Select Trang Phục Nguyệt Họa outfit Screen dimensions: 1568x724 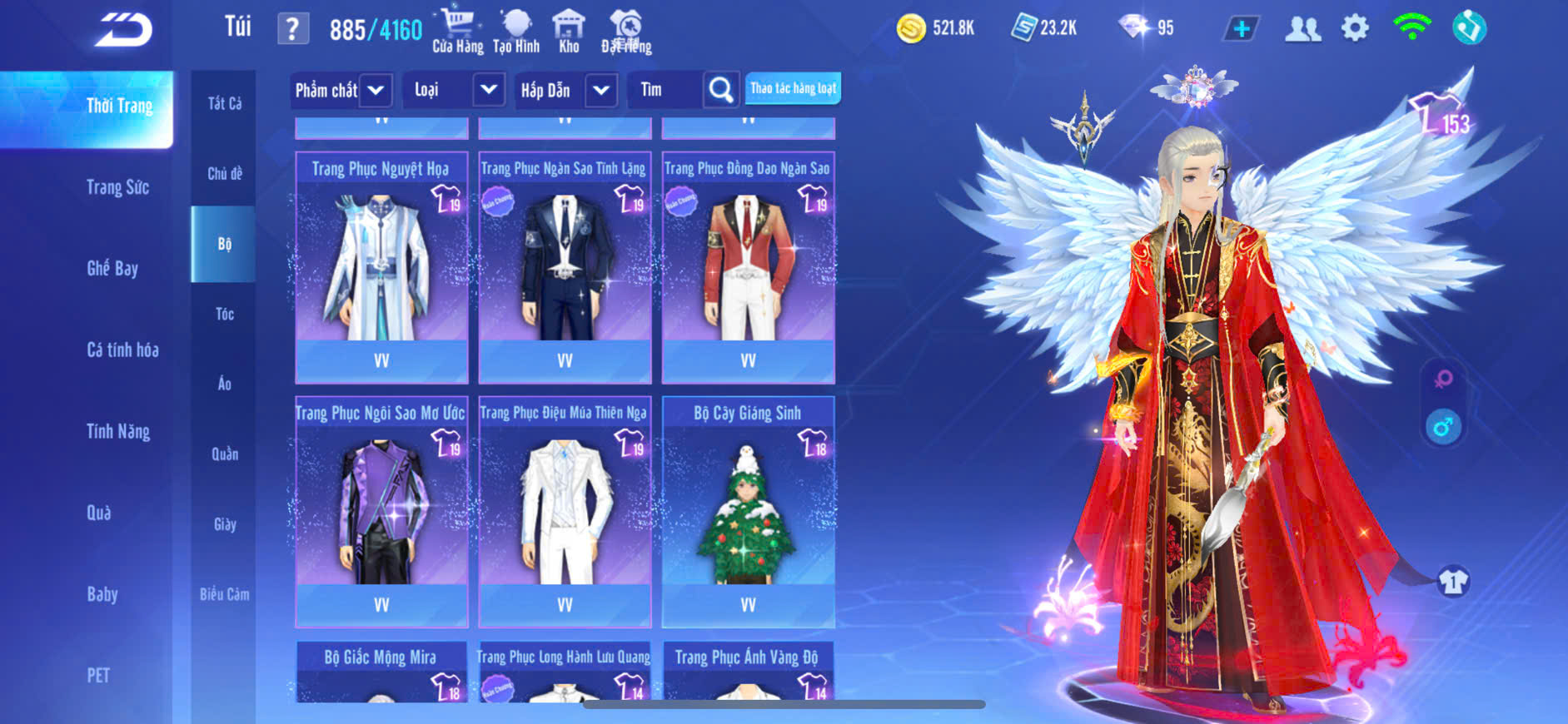click(381, 266)
